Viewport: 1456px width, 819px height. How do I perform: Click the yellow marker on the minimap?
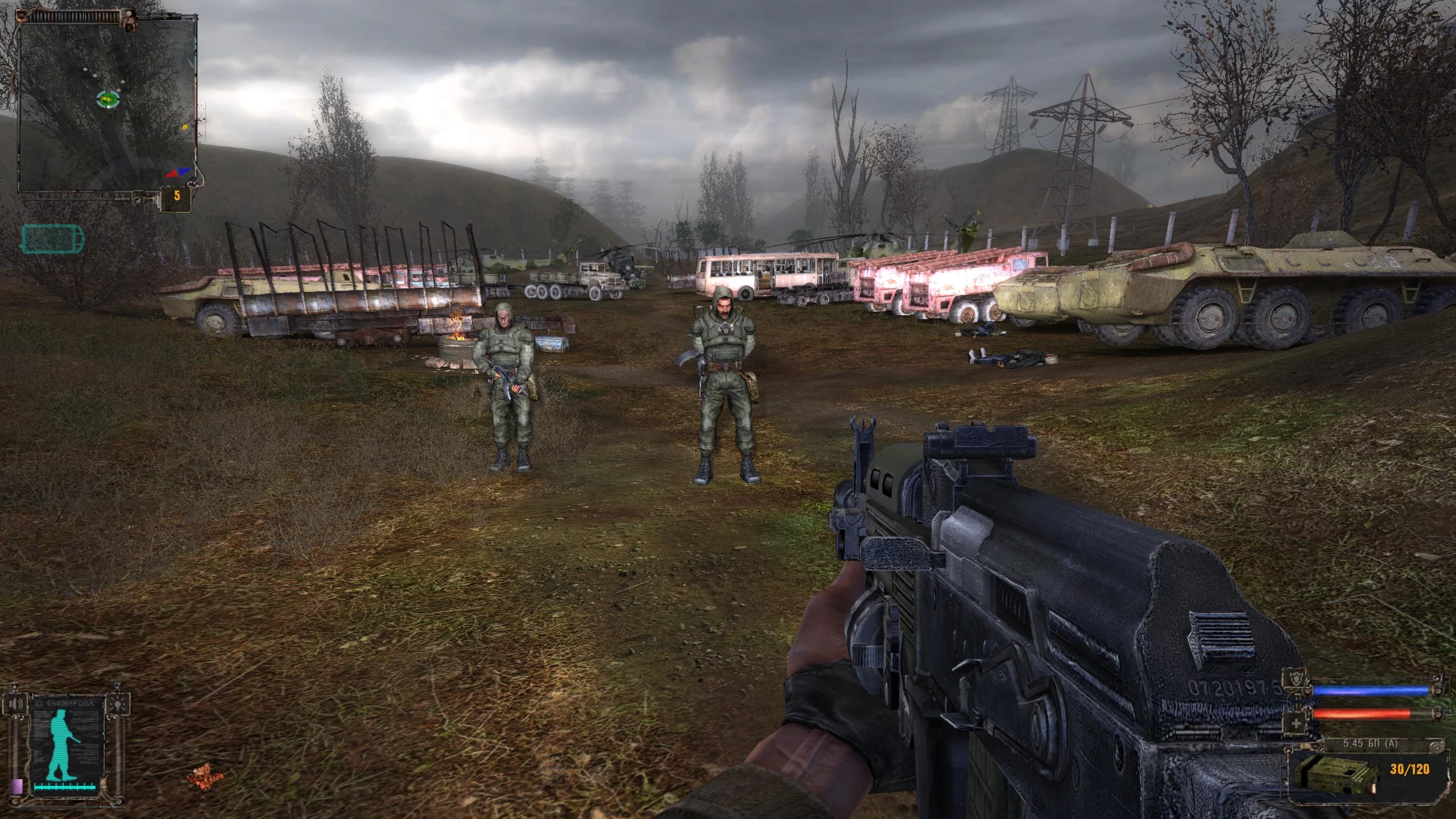185,127
